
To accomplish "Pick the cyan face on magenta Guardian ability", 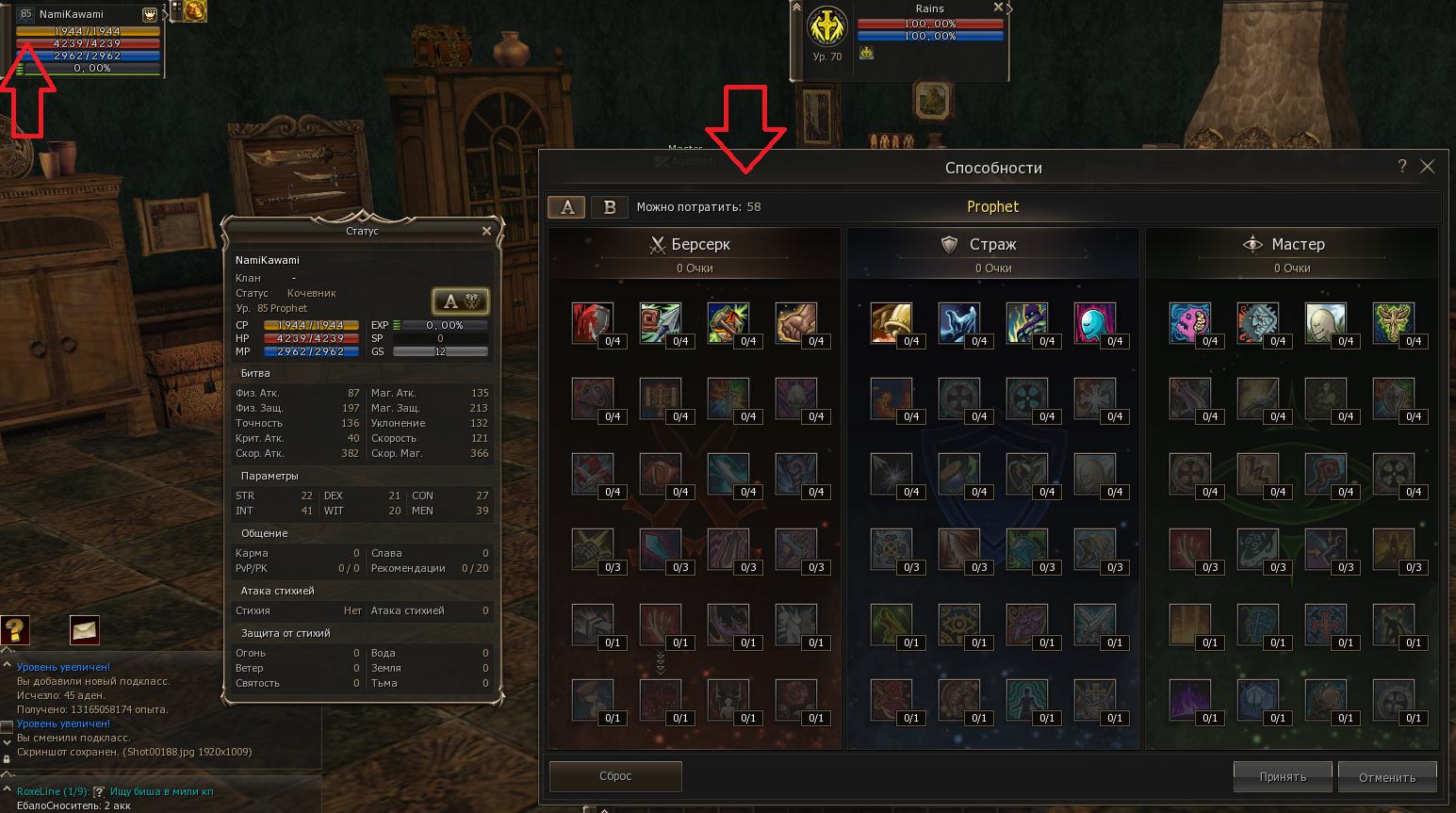I will click(1093, 322).
